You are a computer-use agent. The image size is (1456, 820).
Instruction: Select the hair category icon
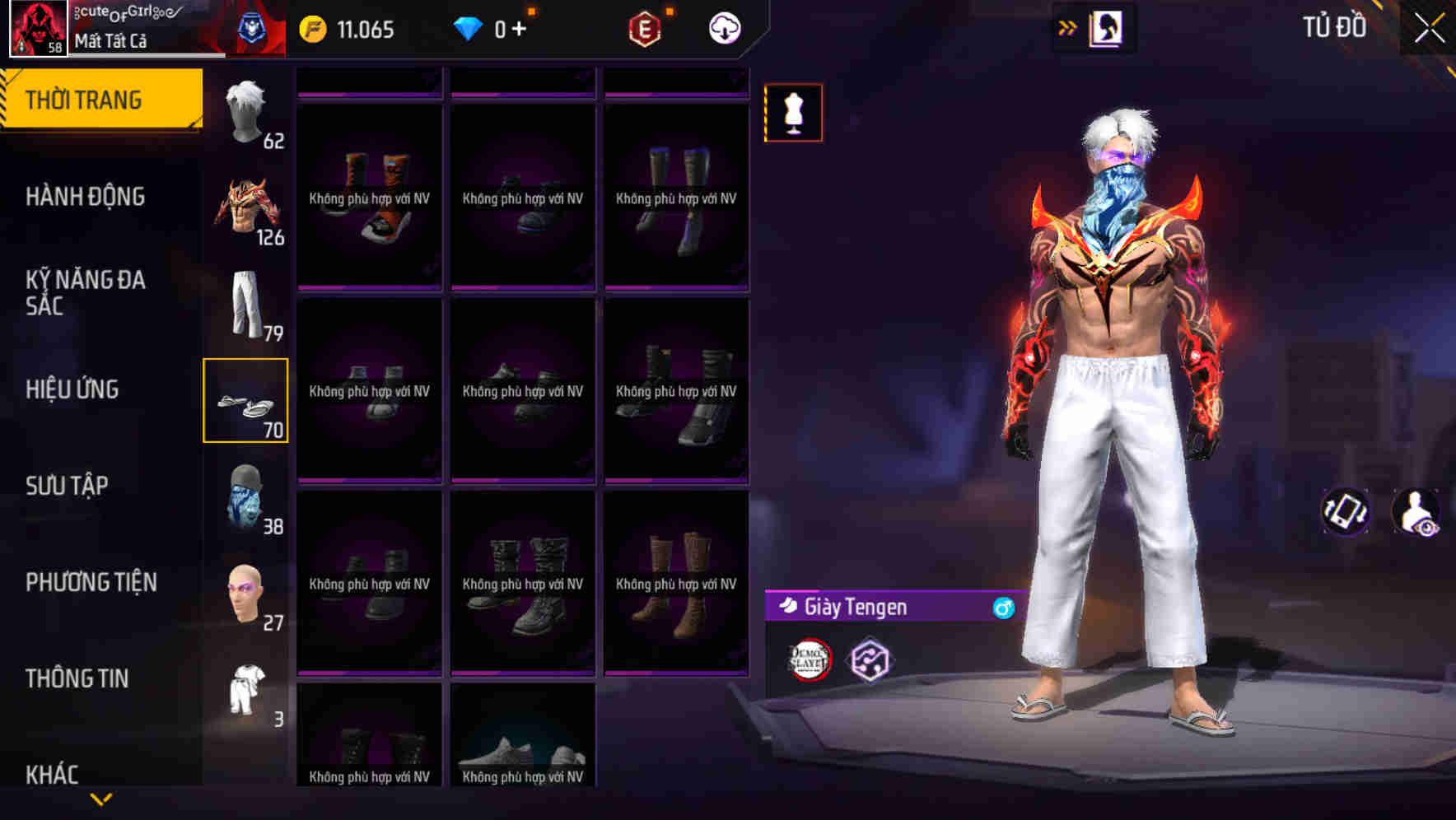click(x=245, y=111)
